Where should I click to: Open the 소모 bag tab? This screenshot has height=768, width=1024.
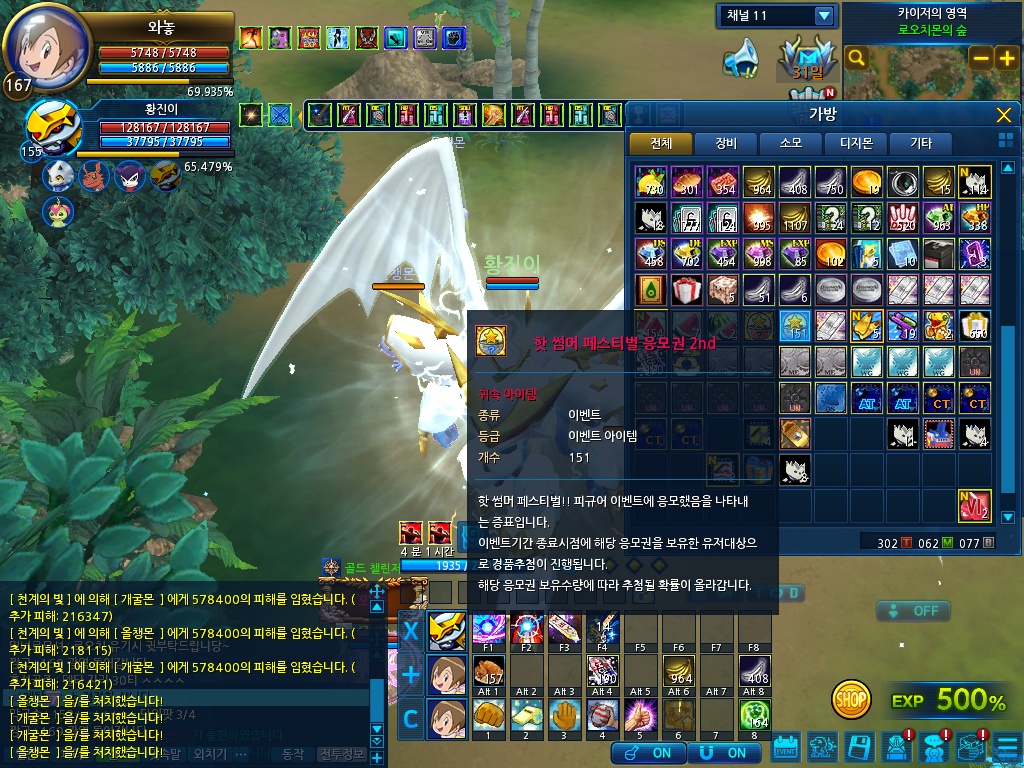[790, 144]
